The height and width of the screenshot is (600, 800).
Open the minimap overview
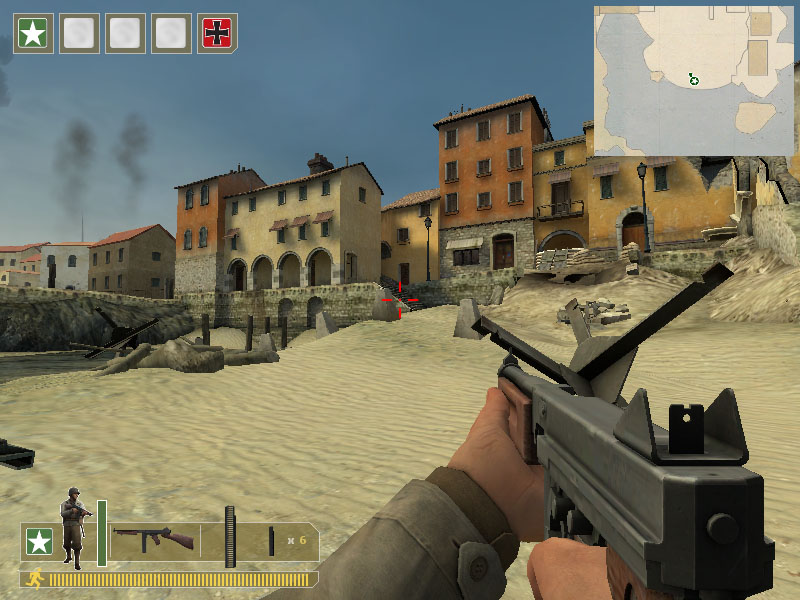pyautogui.click(x=694, y=80)
